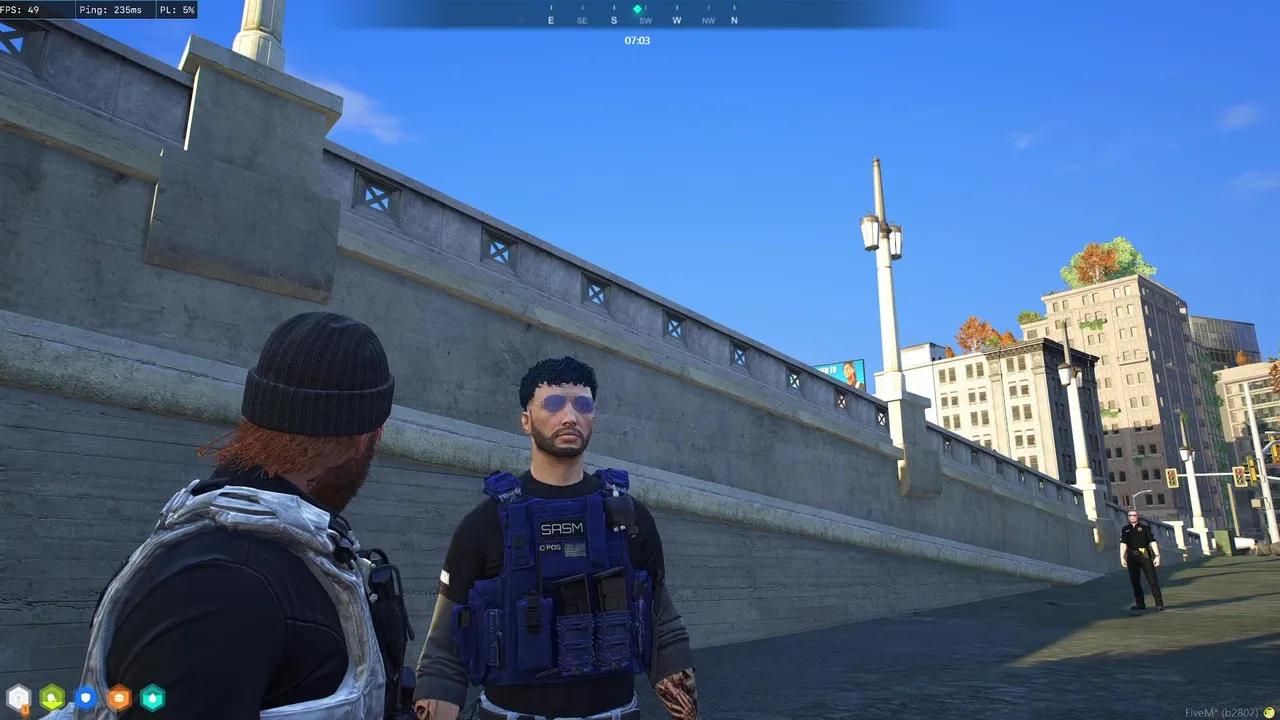Select the S direction on the compass
The height and width of the screenshot is (720, 1280).
pos(614,20)
